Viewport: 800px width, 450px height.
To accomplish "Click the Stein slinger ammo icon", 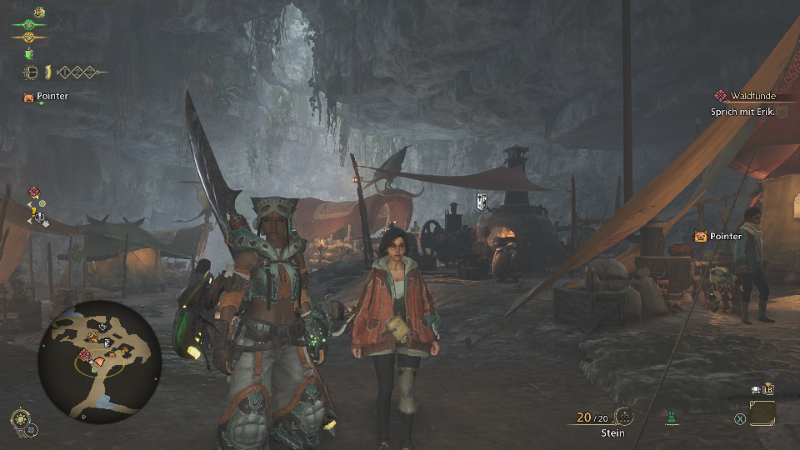I will (x=624, y=416).
